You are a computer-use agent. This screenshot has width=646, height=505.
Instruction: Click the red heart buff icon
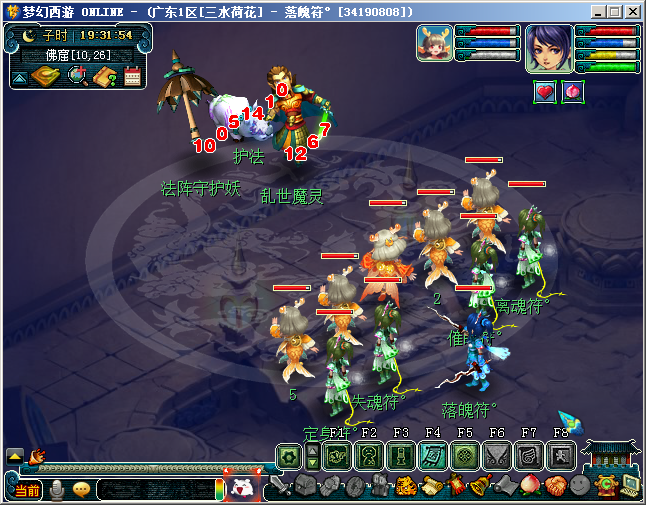point(545,92)
